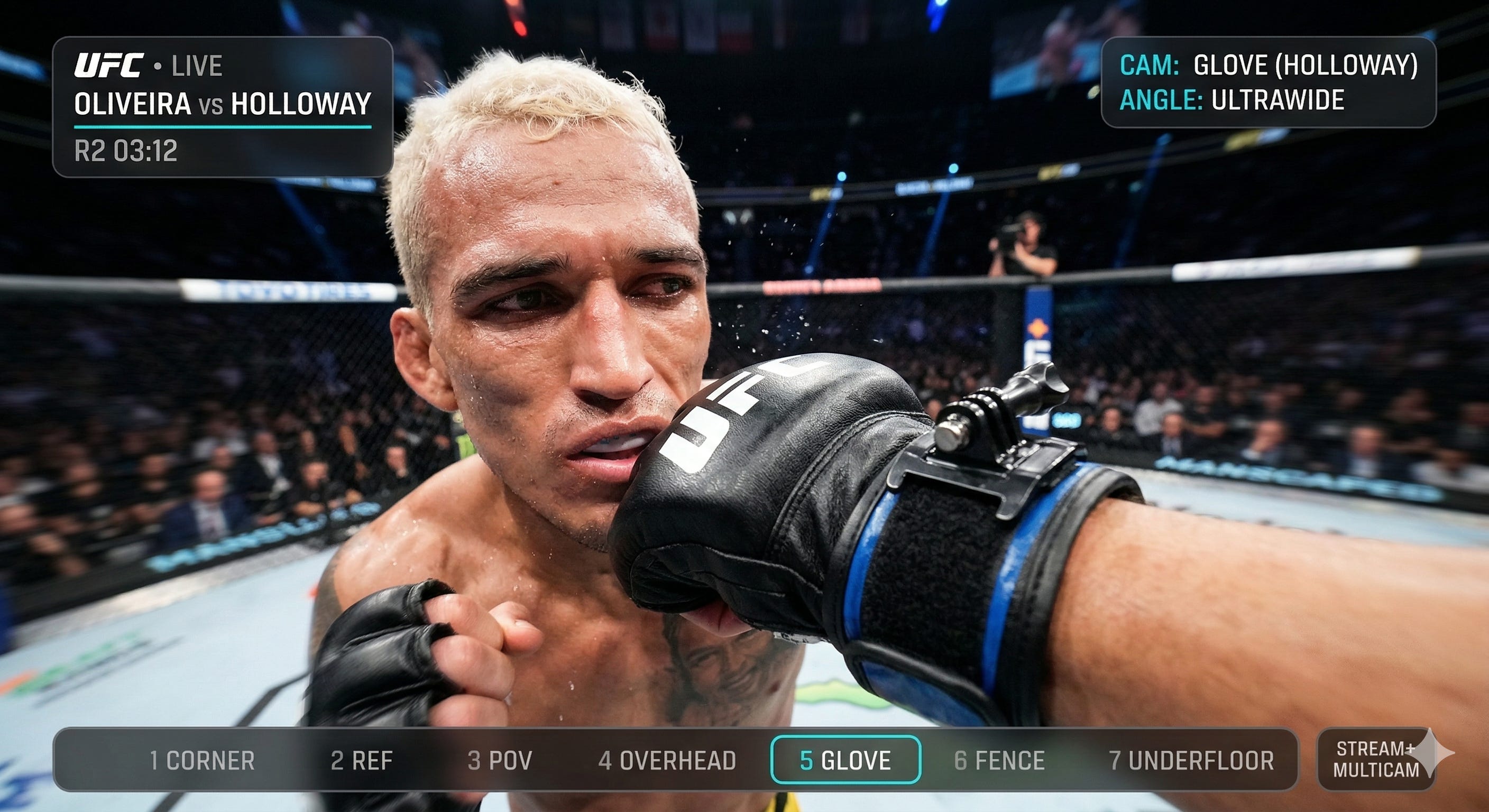Show the 4 OVERHEAD camera angle
Screen dimensions: 1489x812
(667, 761)
